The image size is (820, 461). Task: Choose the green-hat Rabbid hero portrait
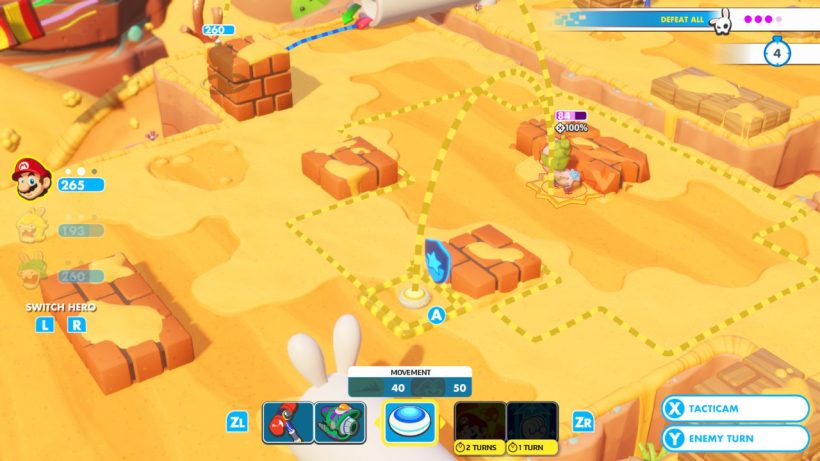tap(31, 272)
